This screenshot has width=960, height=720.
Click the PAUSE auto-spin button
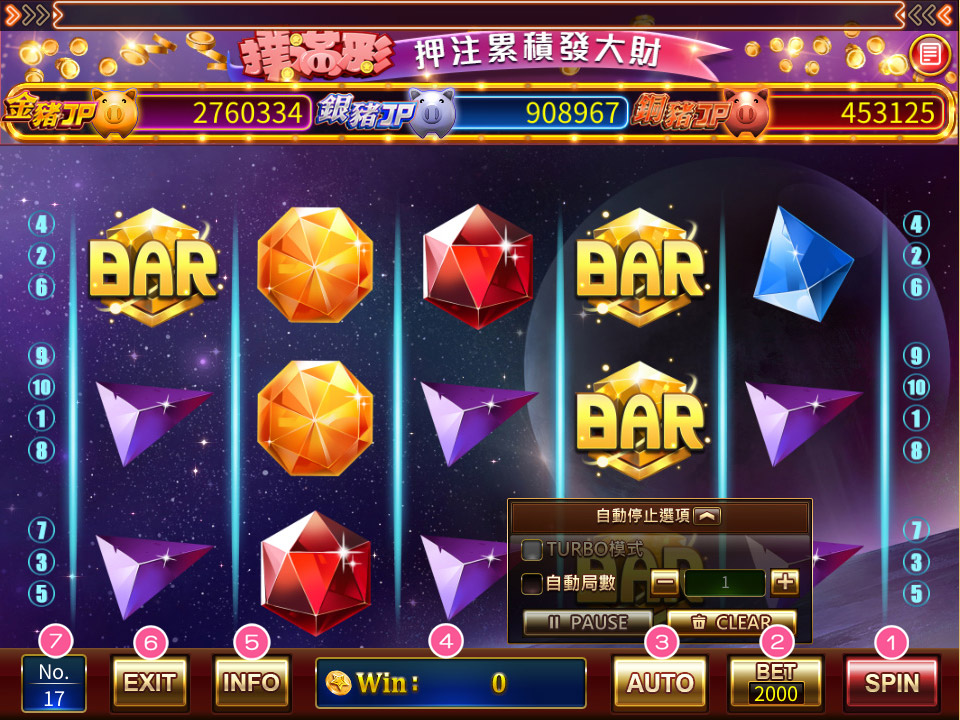[x=588, y=622]
